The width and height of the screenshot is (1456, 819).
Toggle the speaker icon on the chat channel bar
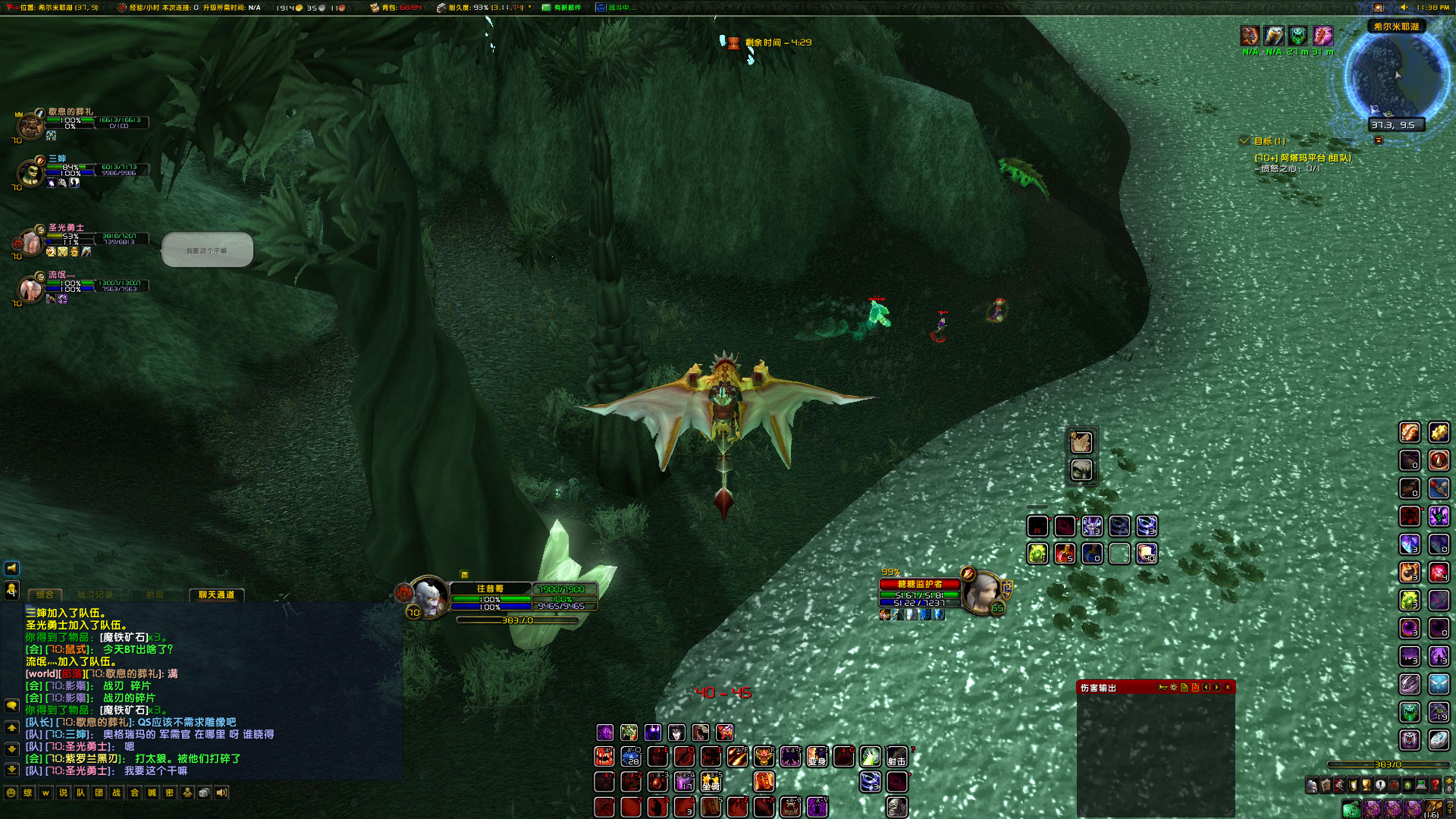click(222, 792)
